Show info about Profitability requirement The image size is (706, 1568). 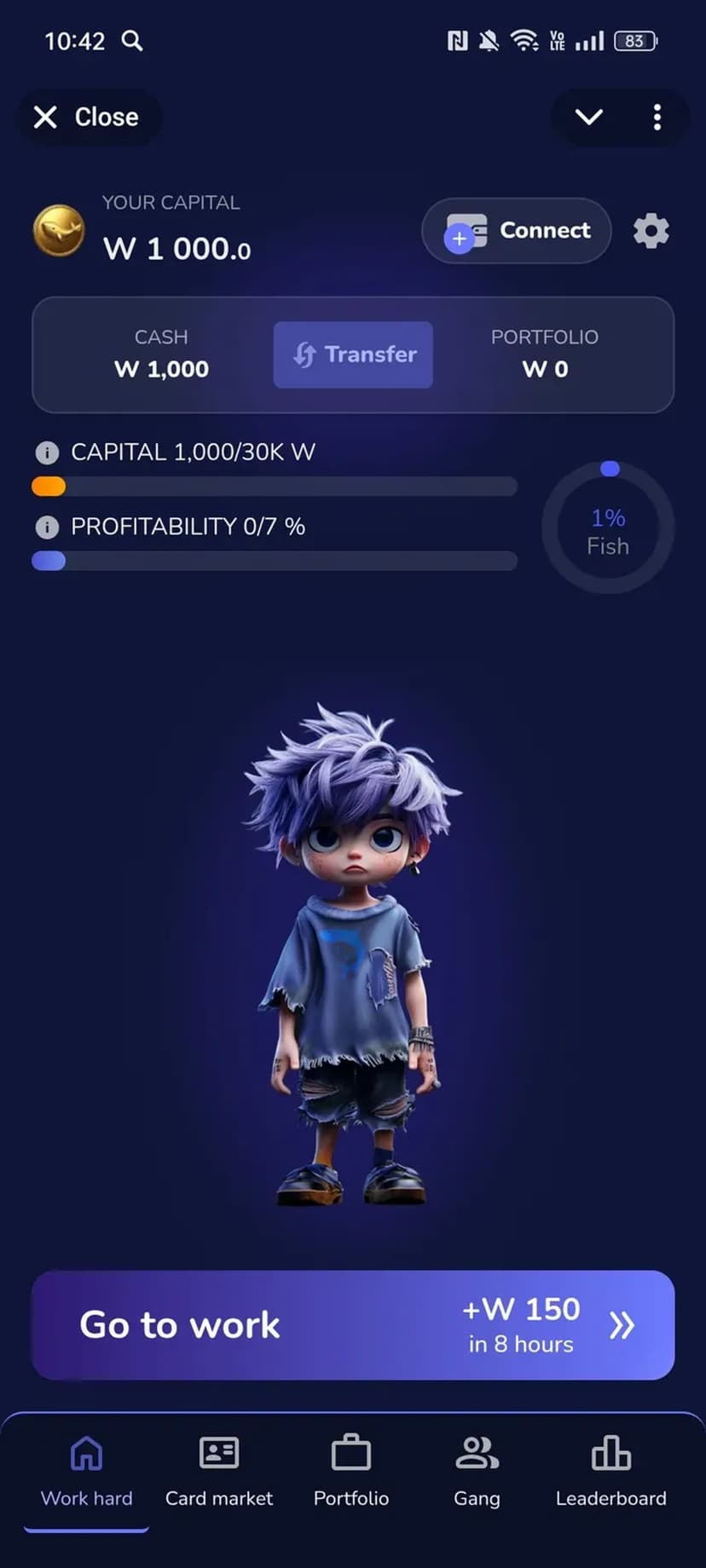pos(47,527)
